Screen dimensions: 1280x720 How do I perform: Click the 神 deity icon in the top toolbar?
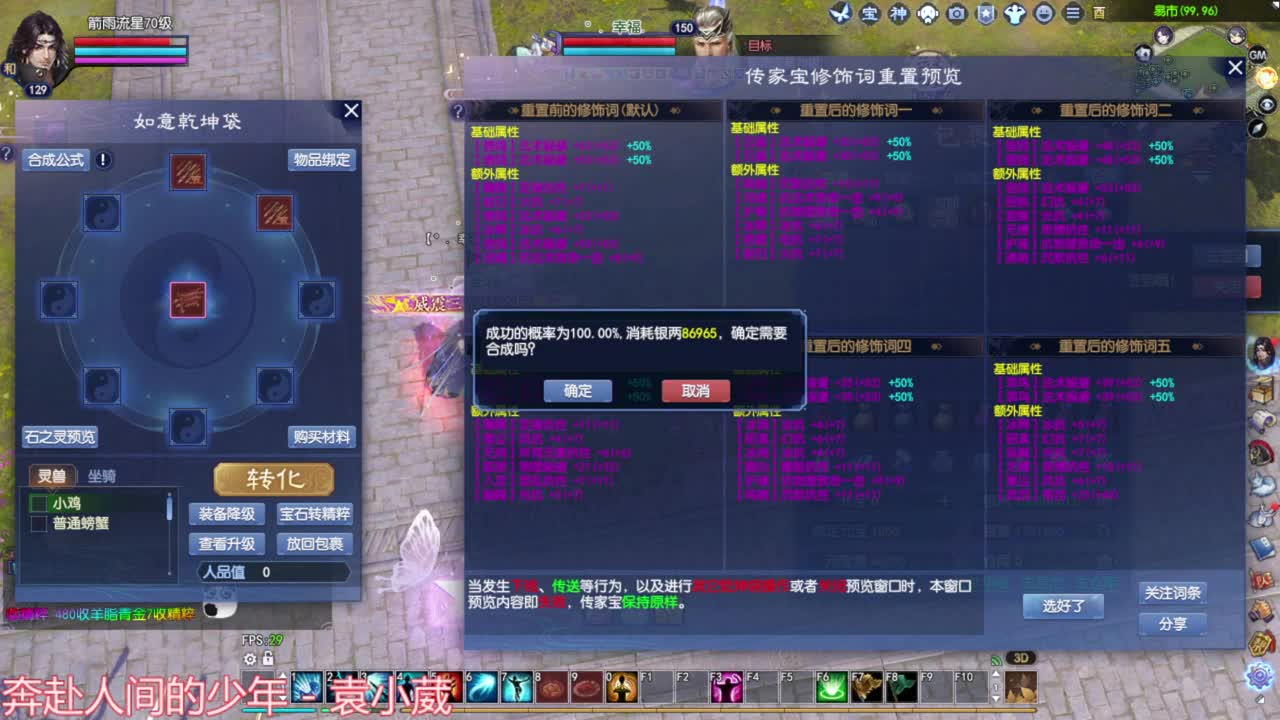tap(899, 13)
